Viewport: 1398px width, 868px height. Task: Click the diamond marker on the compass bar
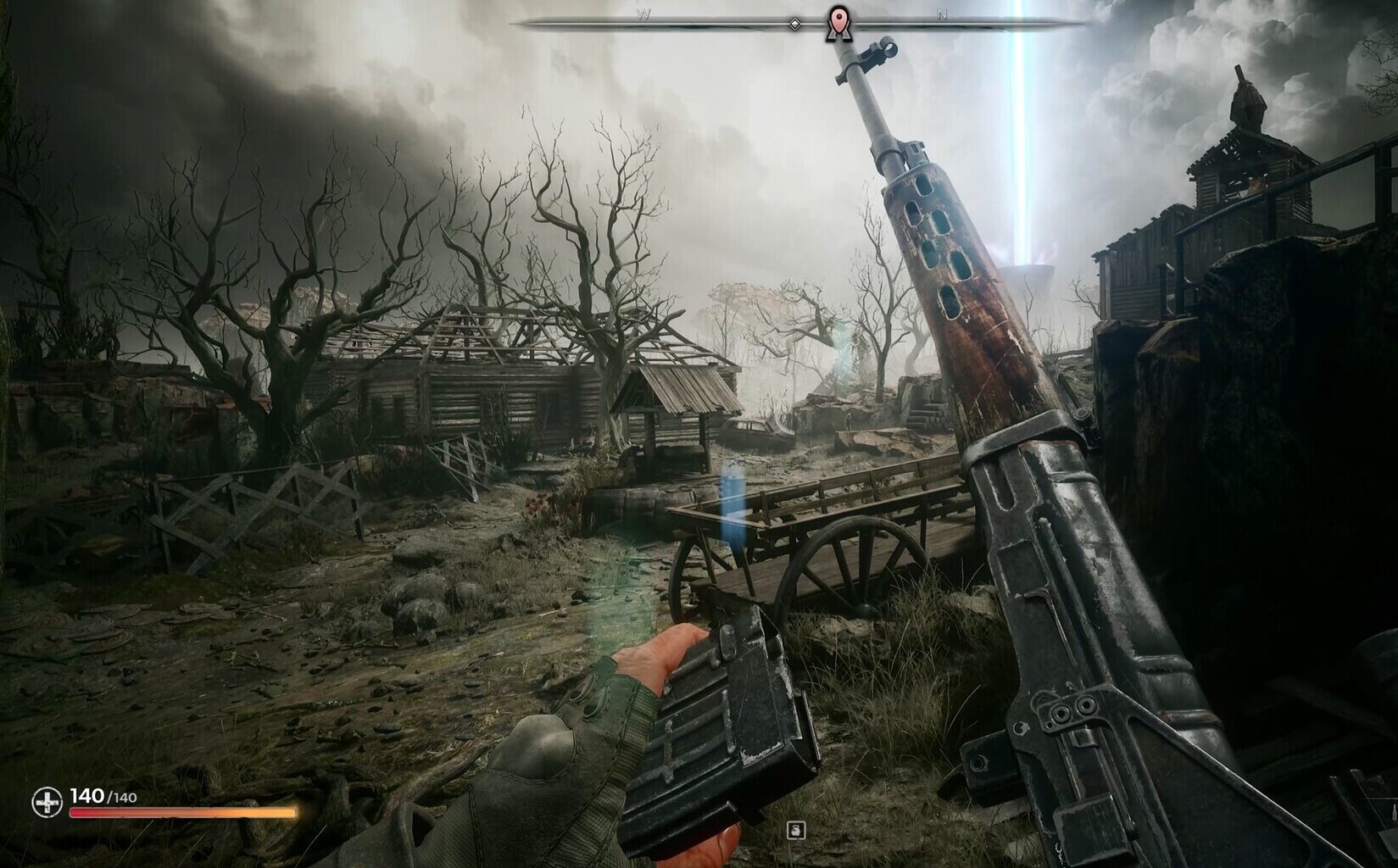point(794,23)
